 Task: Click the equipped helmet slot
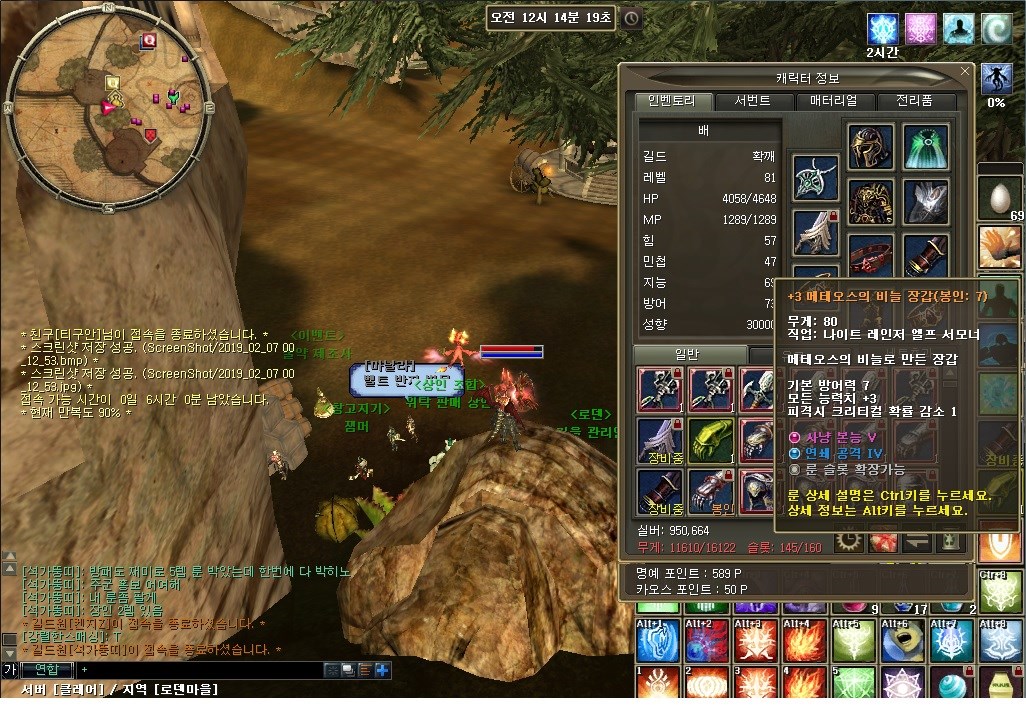coord(870,147)
